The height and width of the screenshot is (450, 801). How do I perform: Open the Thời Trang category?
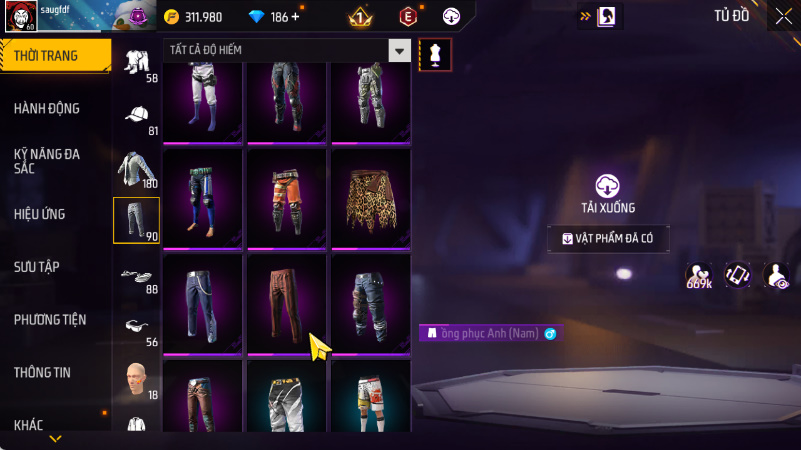(x=50, y=56)
